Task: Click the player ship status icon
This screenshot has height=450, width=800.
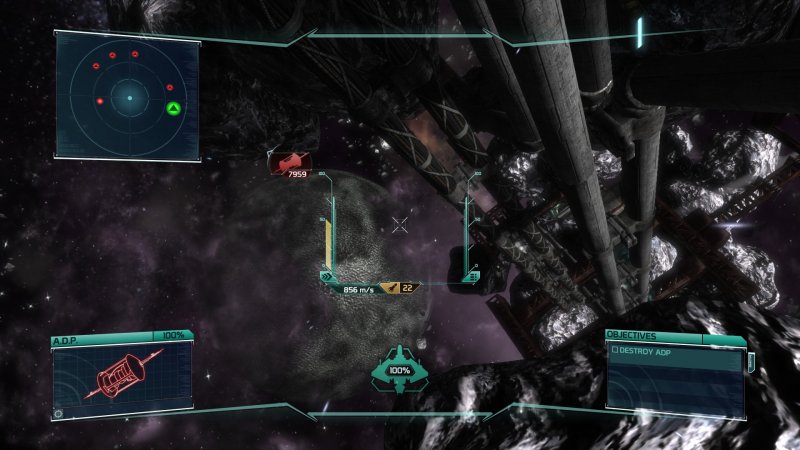Action: [399, 368]
